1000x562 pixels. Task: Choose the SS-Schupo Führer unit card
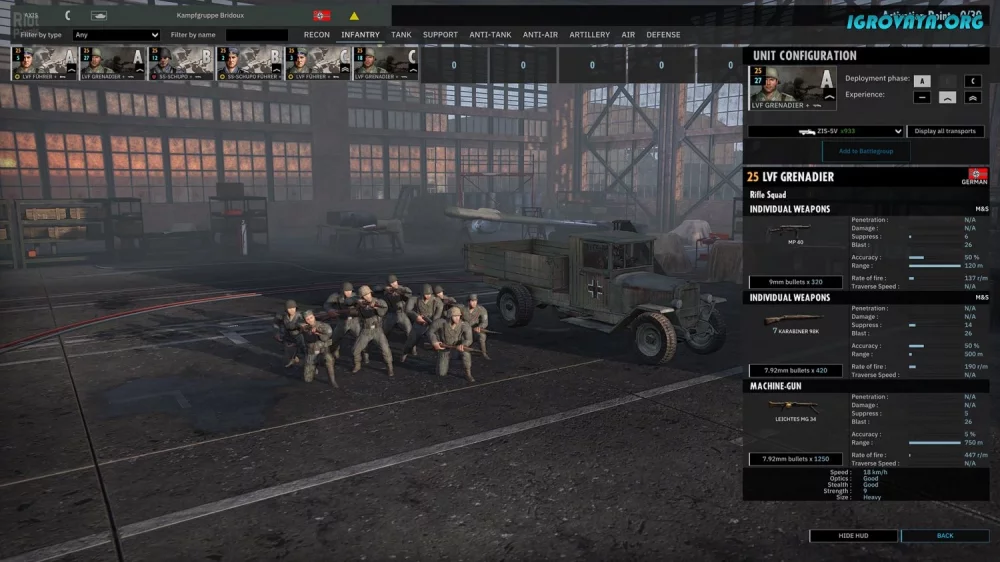250,64
